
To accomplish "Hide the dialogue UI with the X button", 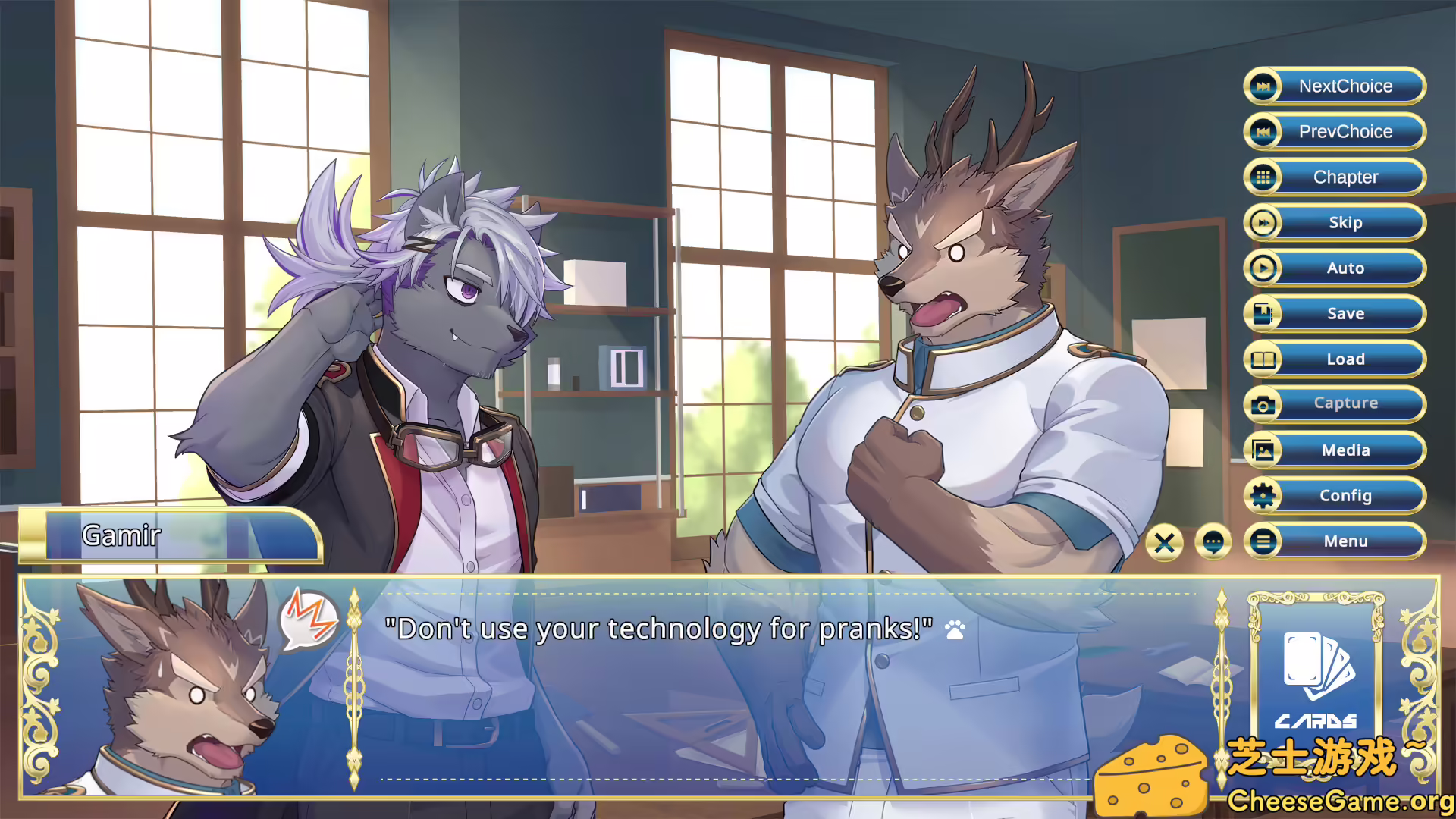I will [x=1165, y=541].
